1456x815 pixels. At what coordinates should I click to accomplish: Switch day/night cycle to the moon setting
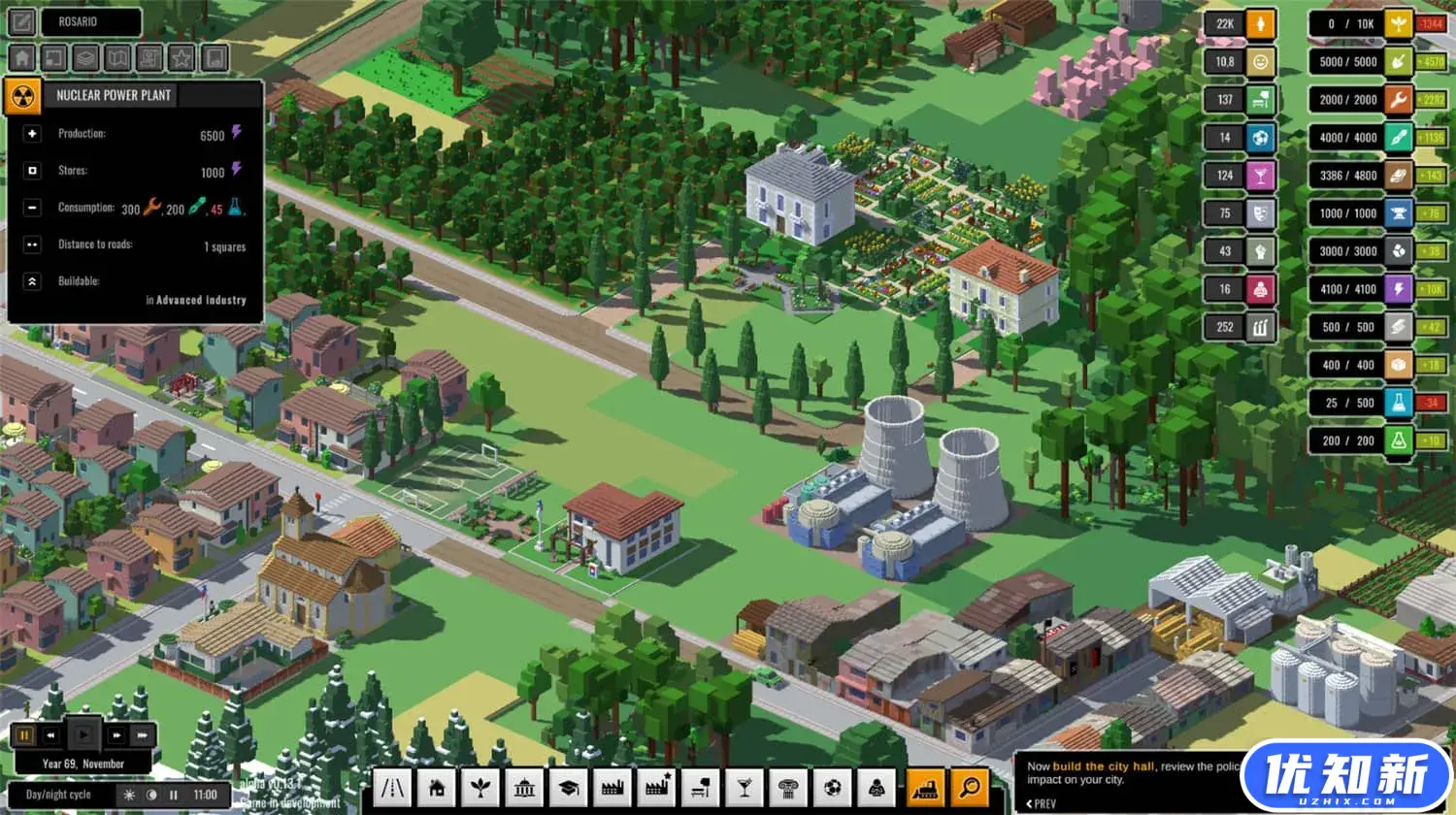(151, 795)
